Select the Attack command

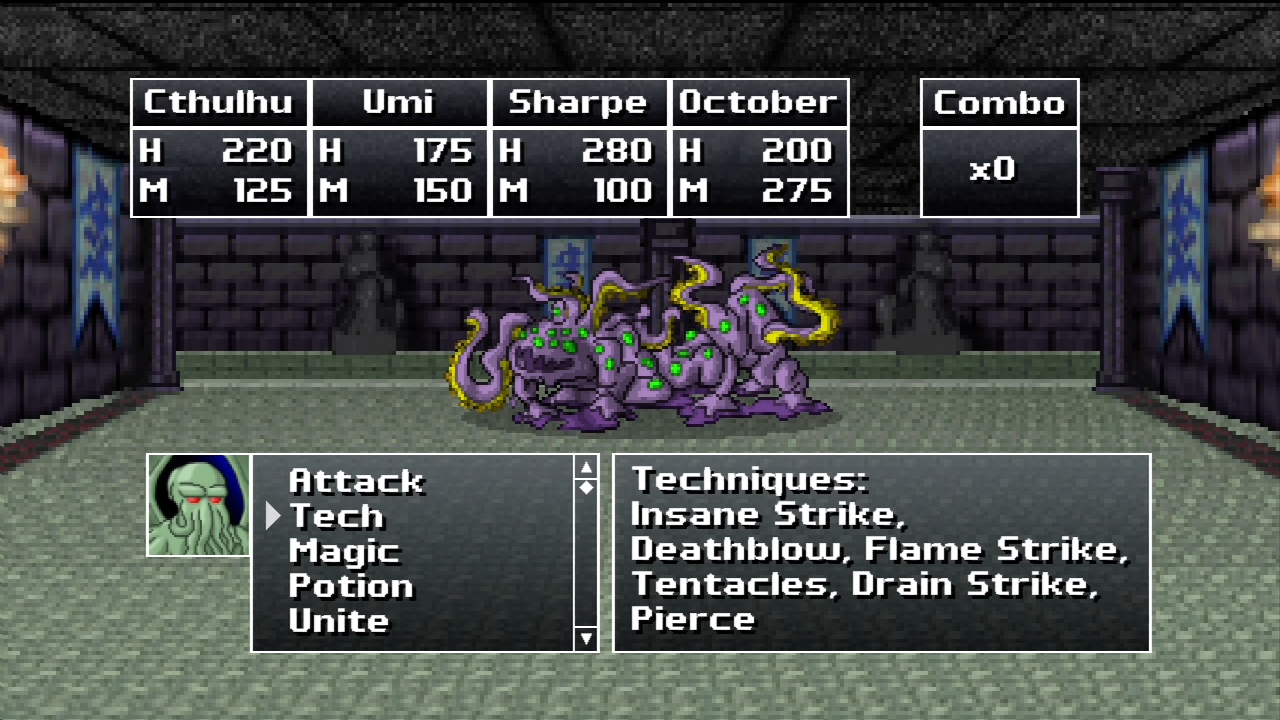pyautogui.click(x=355, y=481)
